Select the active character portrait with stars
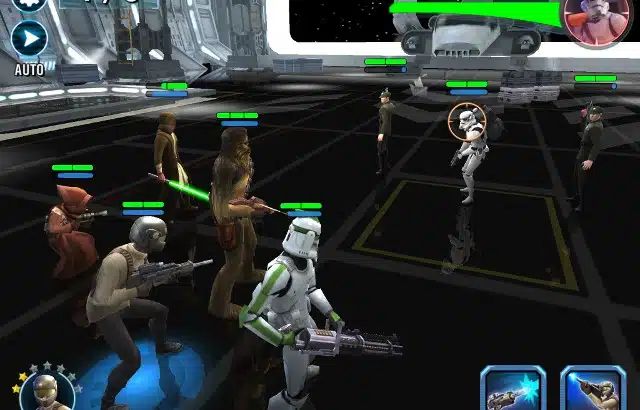The height and width of the screenshot is (410, 640). pos(41,392)
